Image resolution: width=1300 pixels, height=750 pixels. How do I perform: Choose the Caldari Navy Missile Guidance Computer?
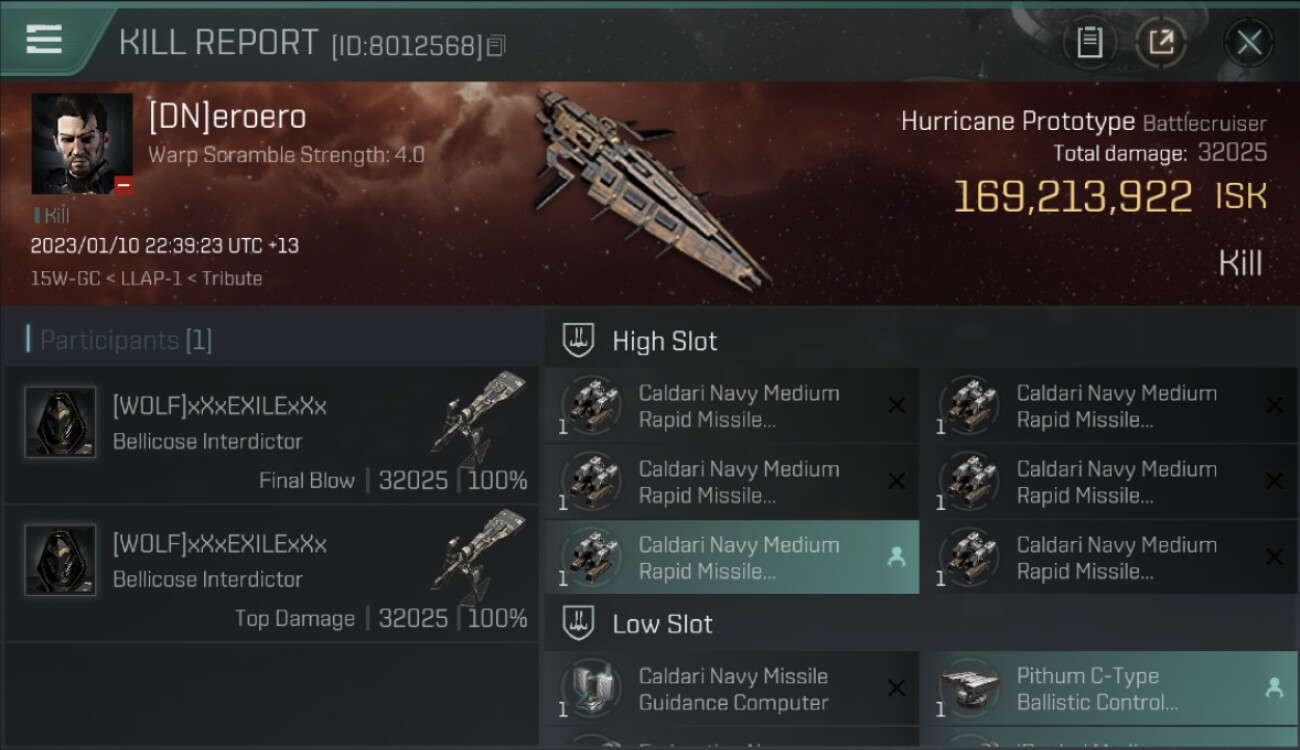pos(732,689)
